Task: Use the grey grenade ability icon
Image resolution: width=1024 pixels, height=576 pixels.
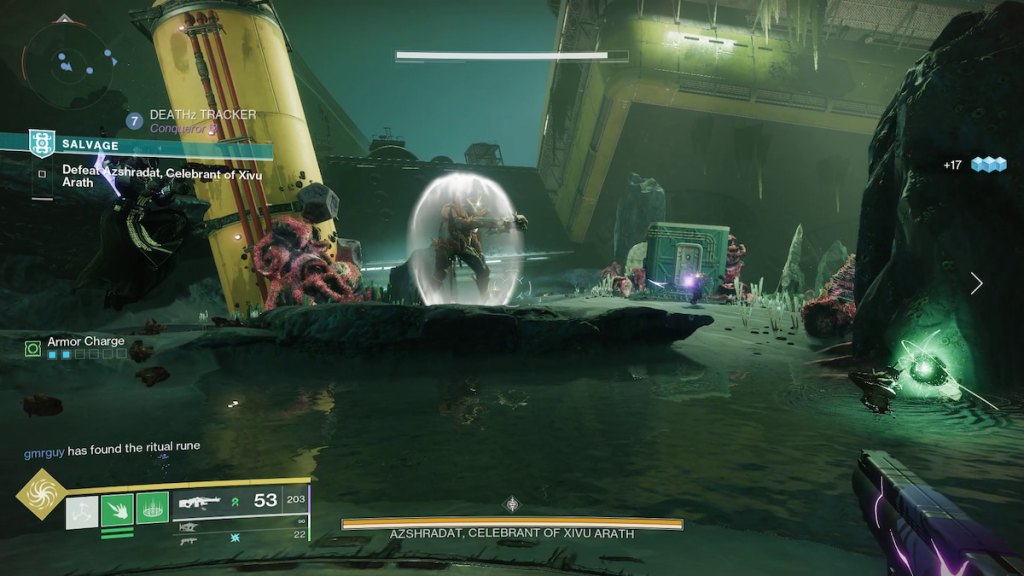Action: [x=82, y=511]
